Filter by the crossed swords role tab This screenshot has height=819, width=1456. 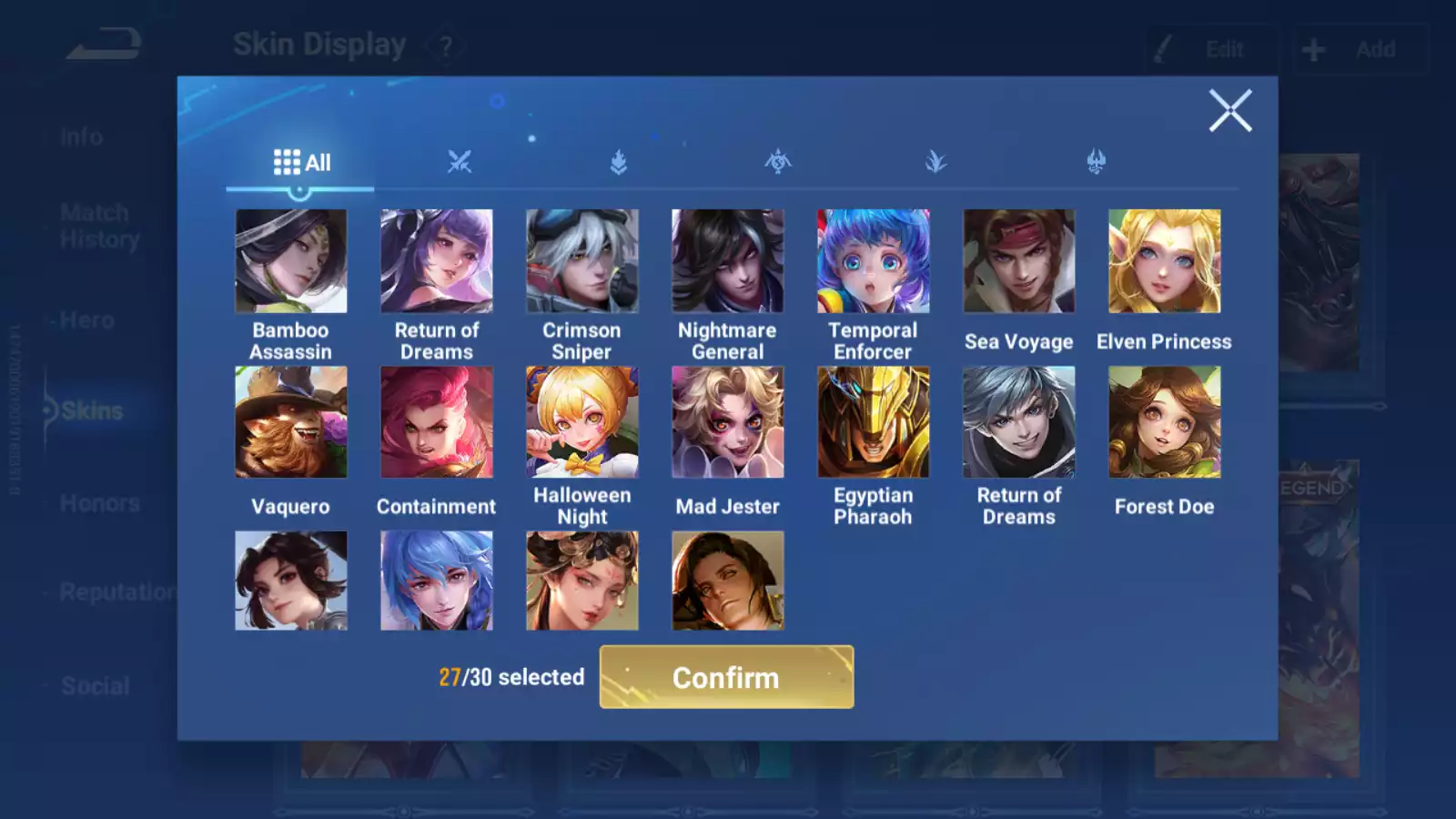click(x=460, y=163)
